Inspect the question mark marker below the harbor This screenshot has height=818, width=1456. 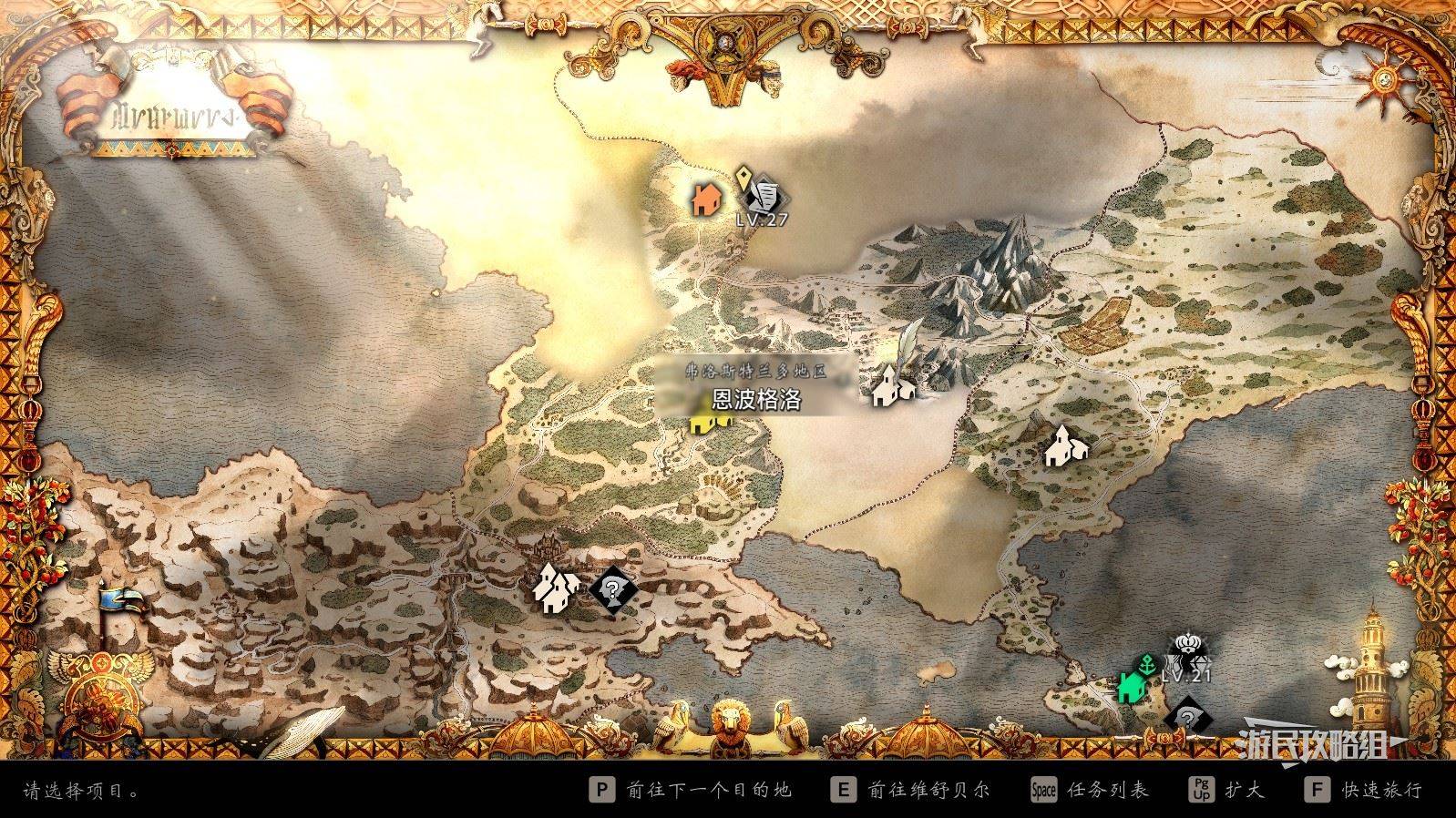tap(1186, 719)
